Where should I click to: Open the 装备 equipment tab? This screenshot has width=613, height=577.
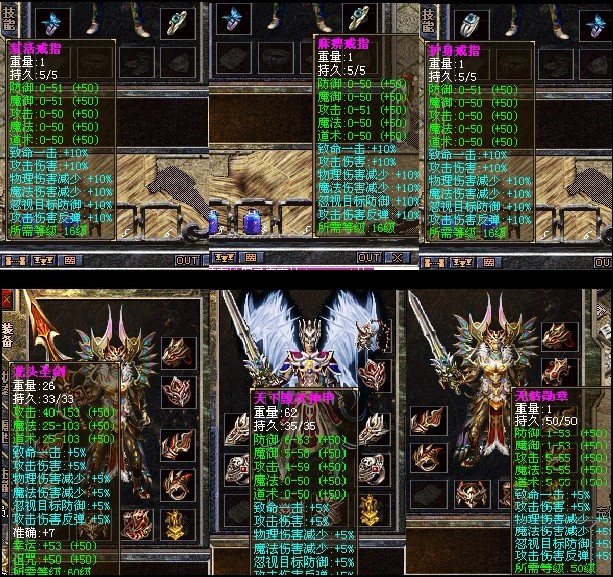[7, 332]
